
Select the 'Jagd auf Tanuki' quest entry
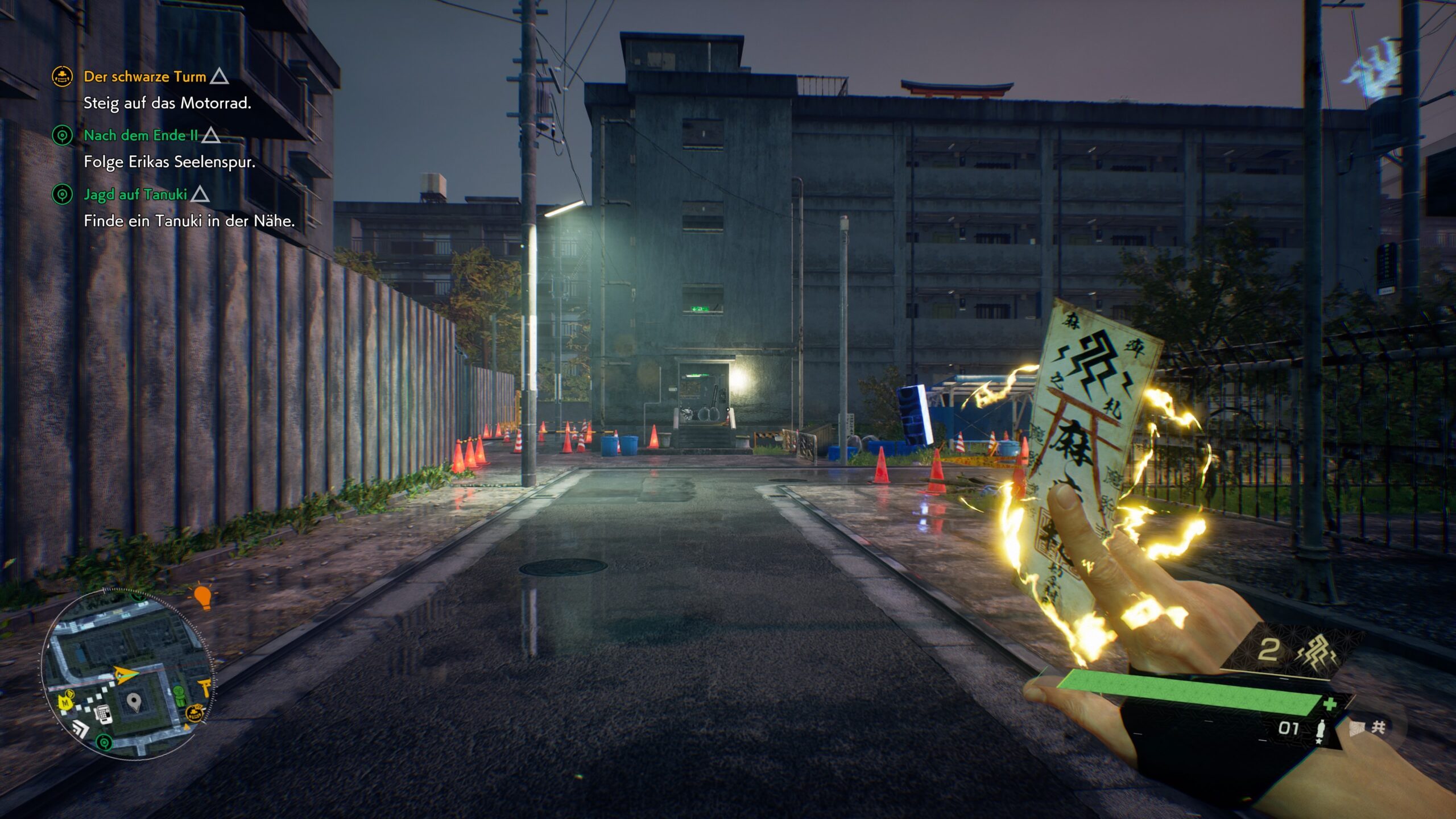[135, 195]
